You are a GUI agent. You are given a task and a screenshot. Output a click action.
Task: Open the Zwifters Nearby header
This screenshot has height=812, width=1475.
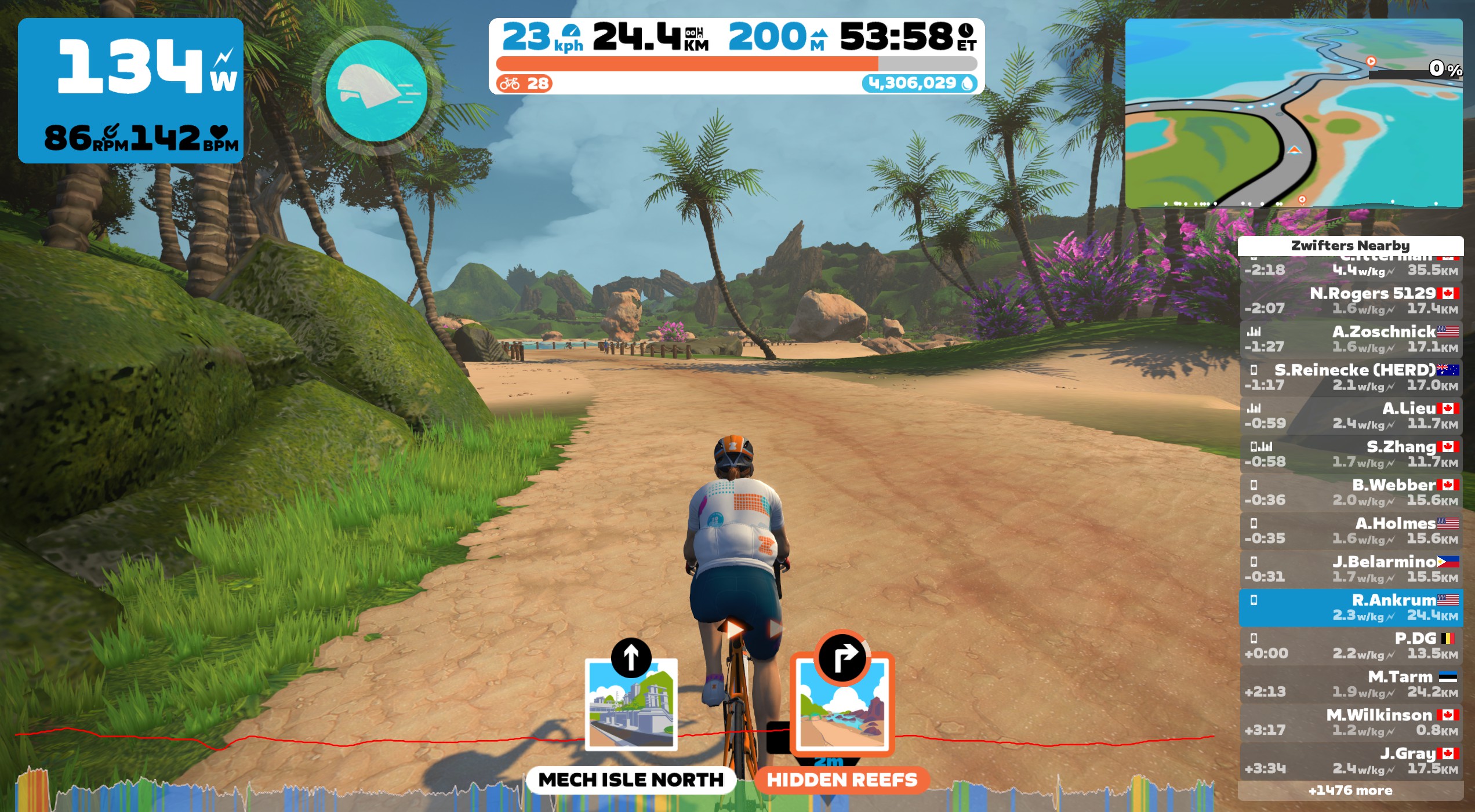pyautogui.click(x=1350, y=245)
